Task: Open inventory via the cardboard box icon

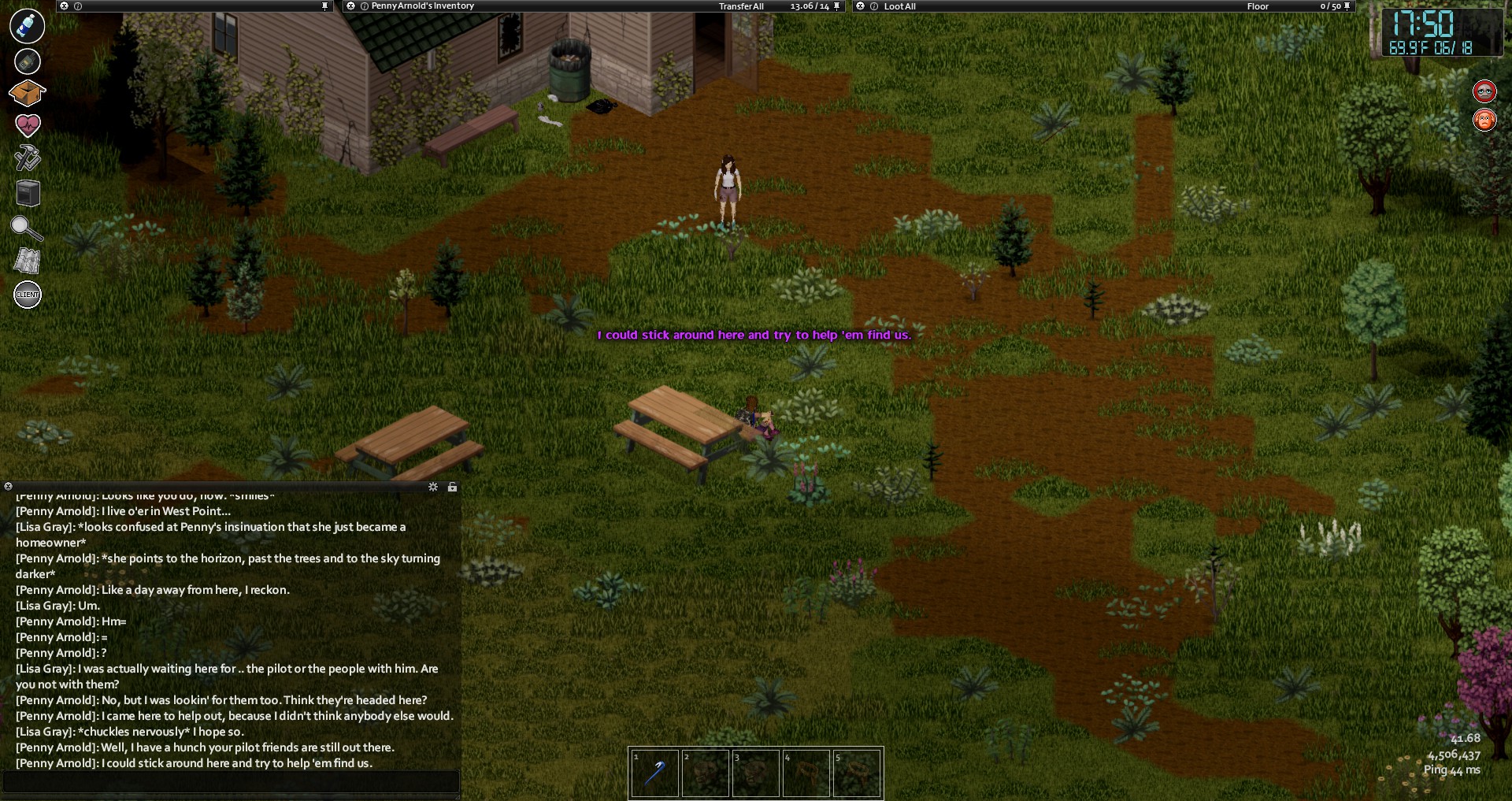Action: coord(28,93)
